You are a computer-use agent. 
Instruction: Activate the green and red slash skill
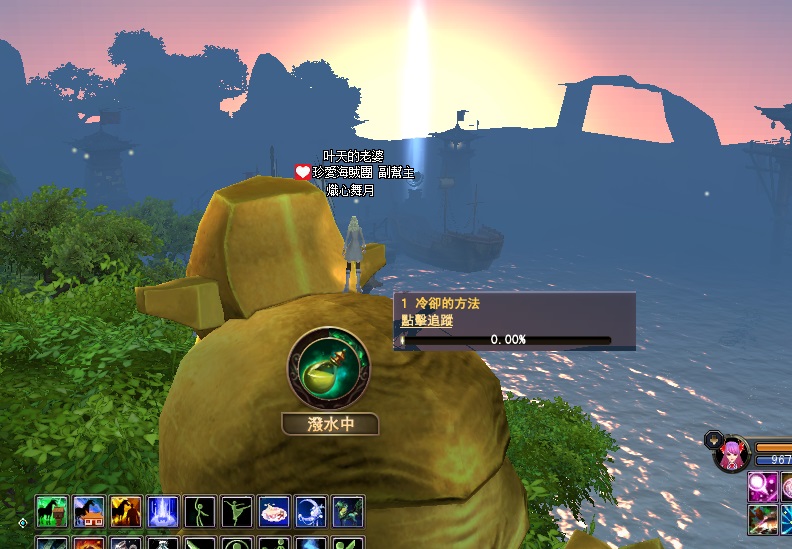(763, 519)
